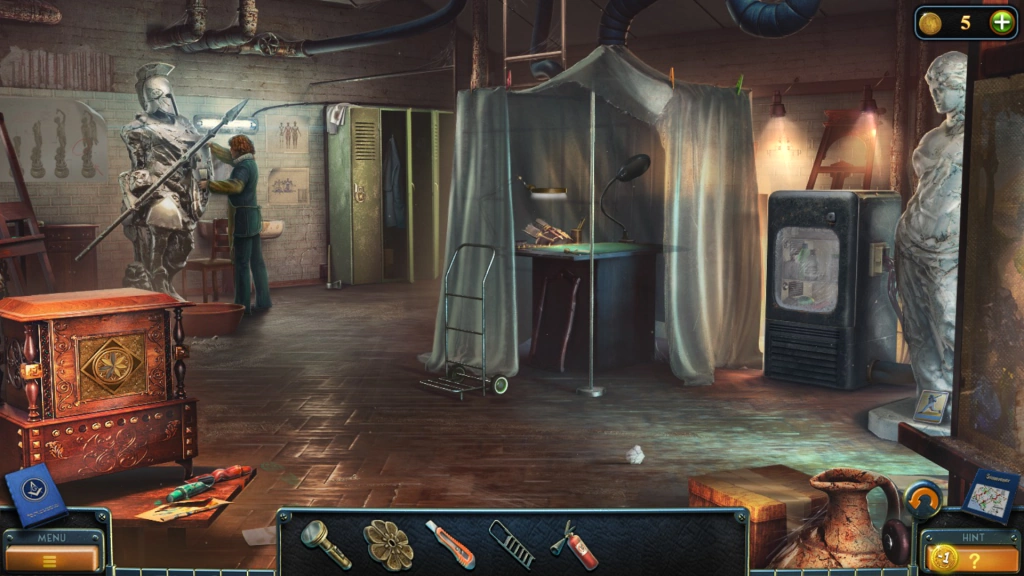Select the red fire extinguisher

click(x=574, y=543)
